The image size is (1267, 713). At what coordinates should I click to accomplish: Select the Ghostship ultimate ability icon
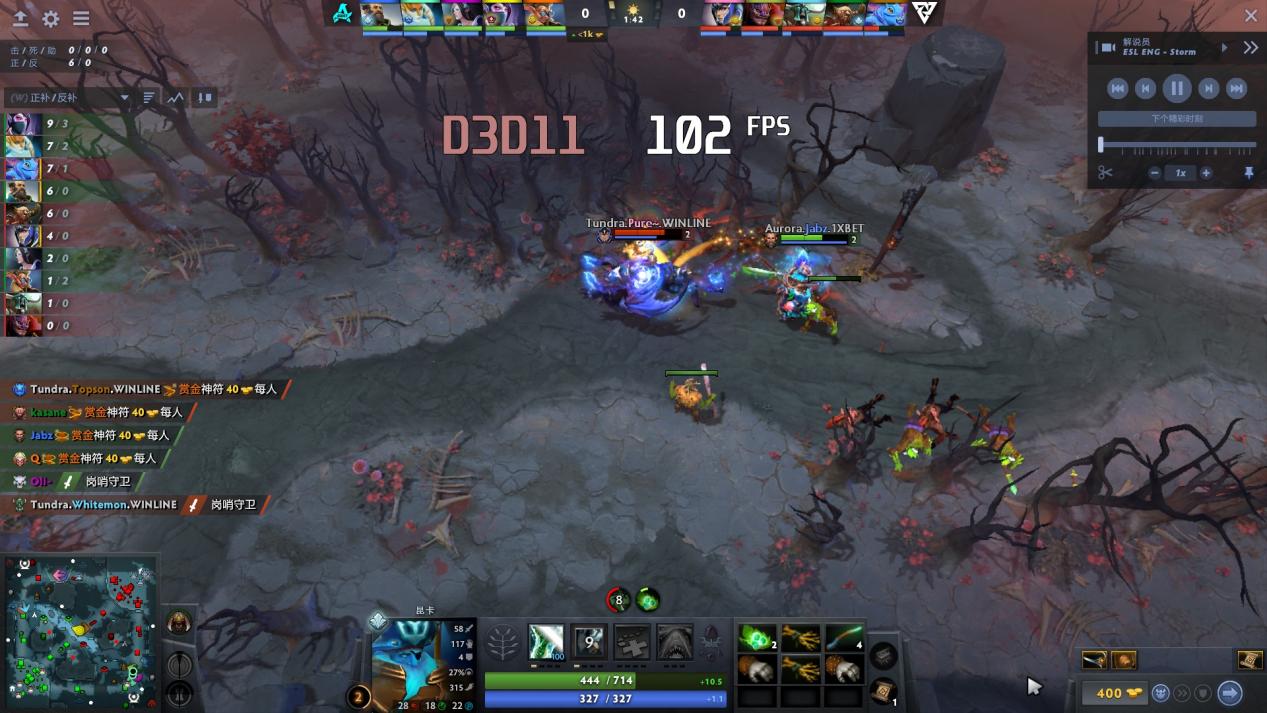[675, 642]
